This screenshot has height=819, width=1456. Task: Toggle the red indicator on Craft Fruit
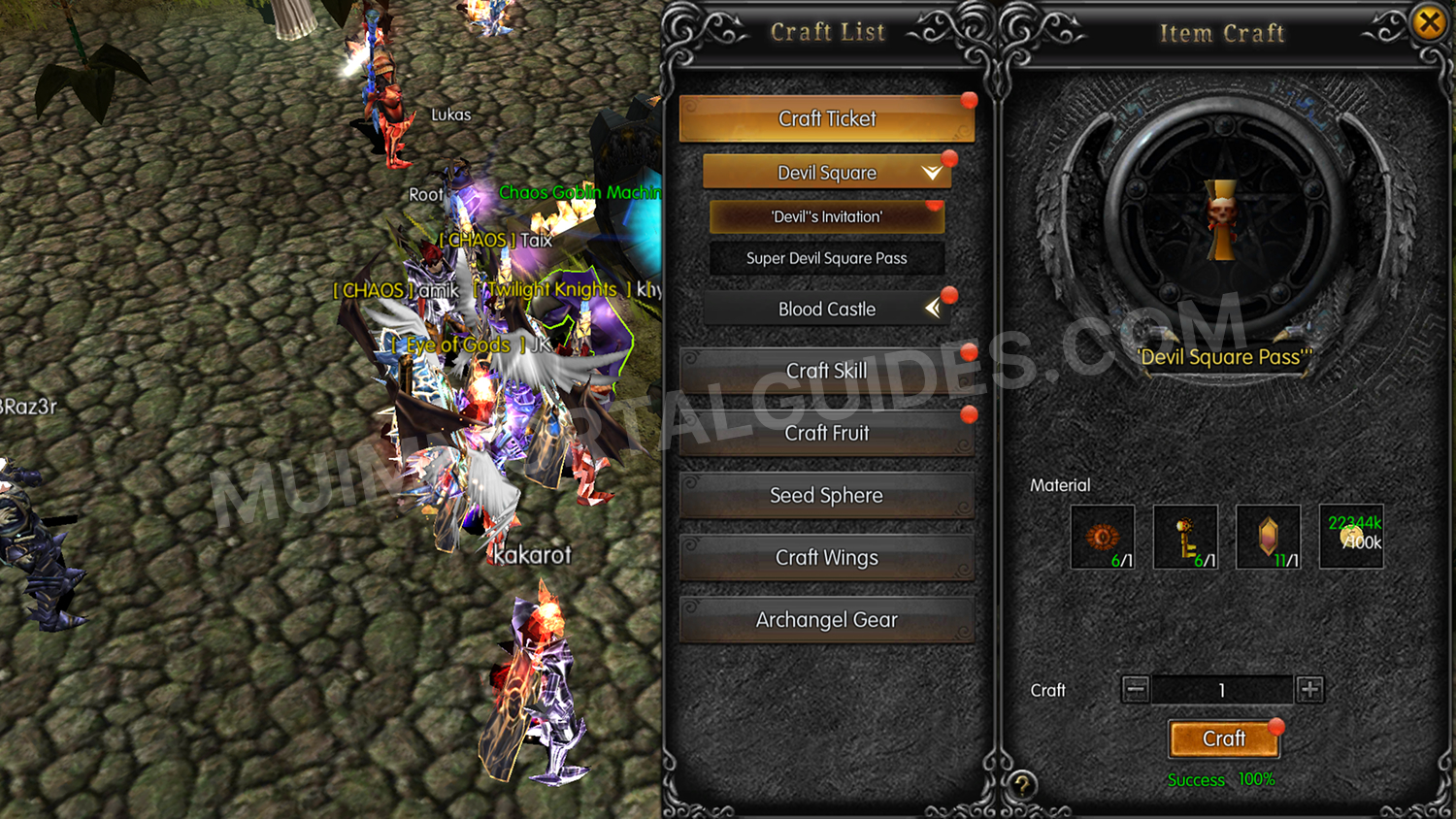(x=968, y=413)
